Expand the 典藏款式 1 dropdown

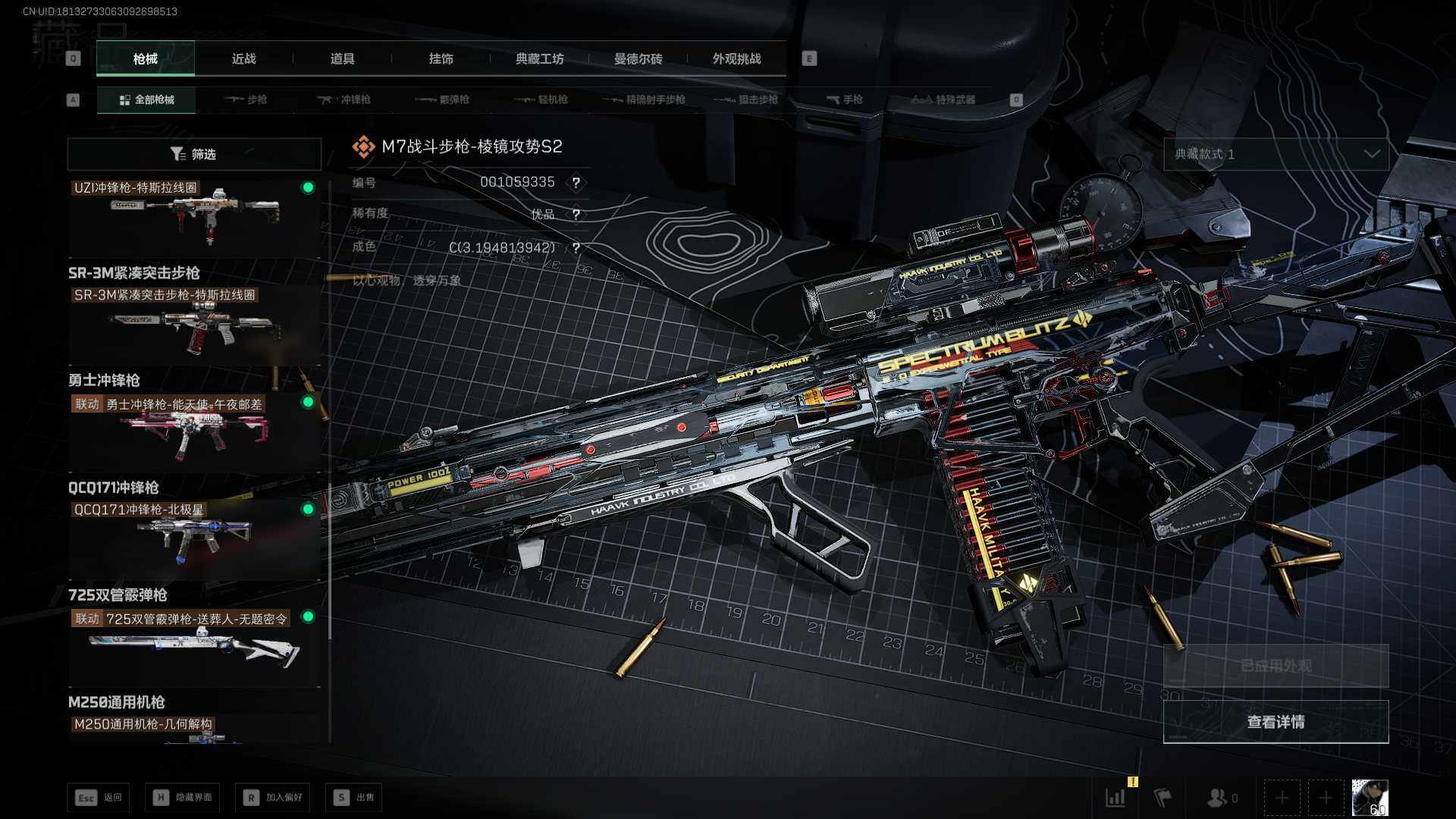coord(1276,155)
